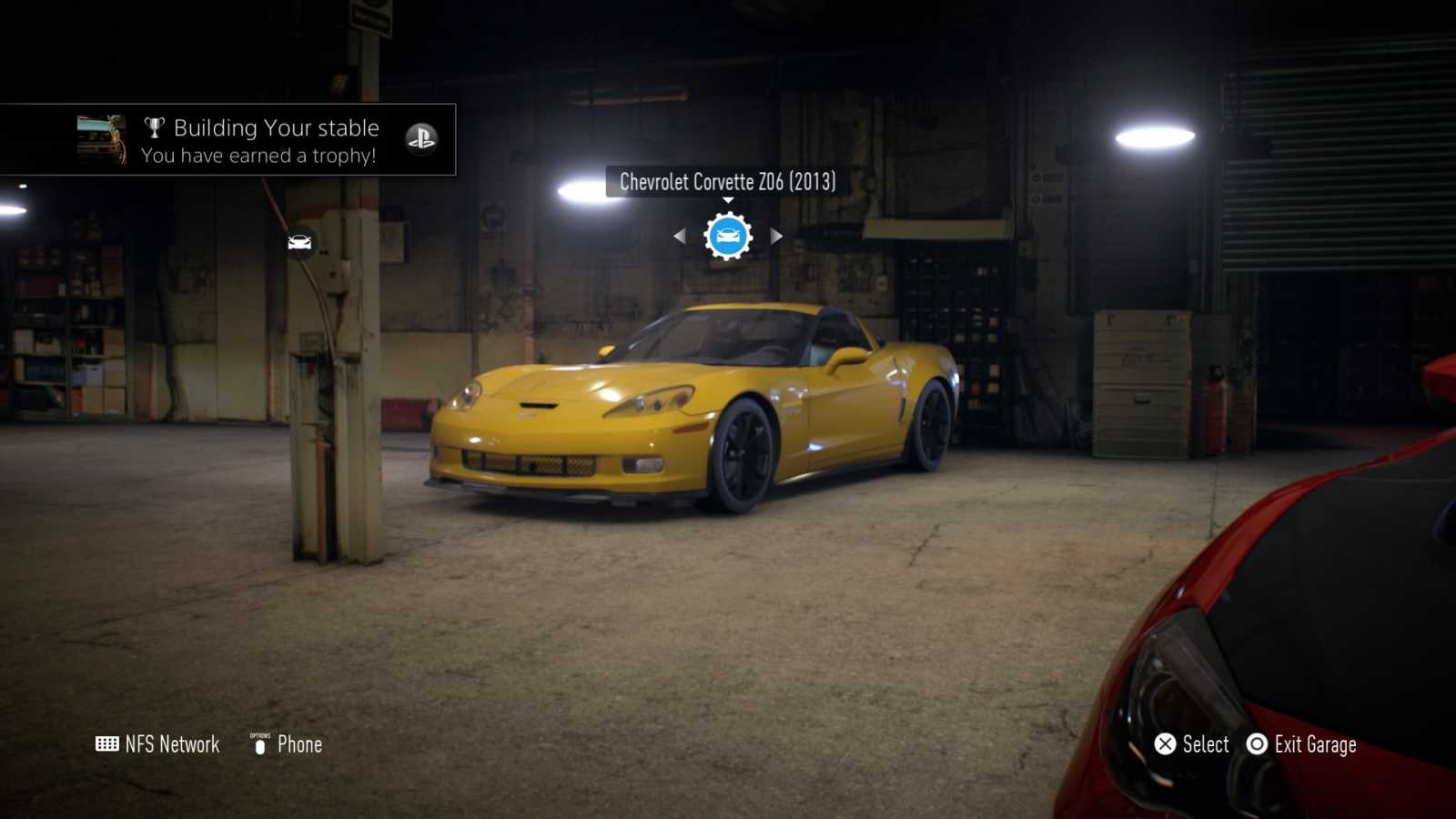The height and width of the screenshot is (819, 1456).
Task: Choose the small white car marker icon
Action: tap(299, 242)
